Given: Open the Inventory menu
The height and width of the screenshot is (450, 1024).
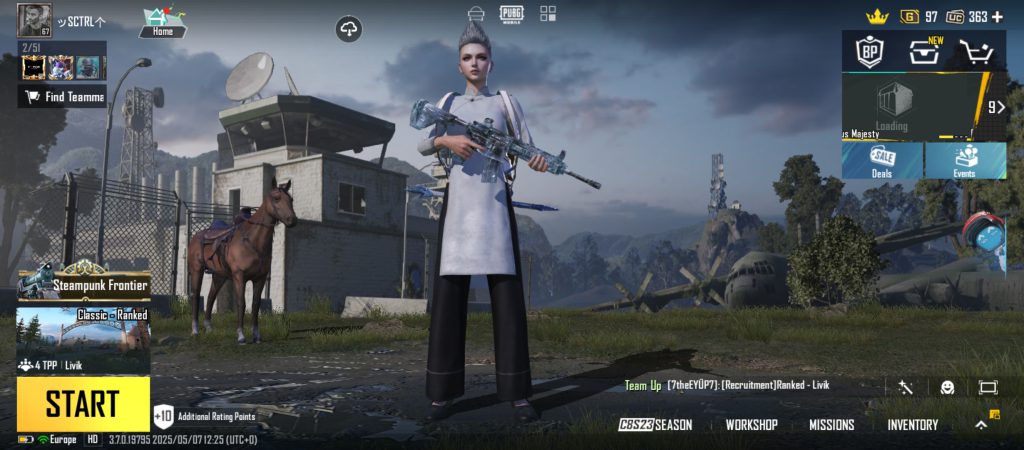Looking at the screenshot, I should 912,425.
